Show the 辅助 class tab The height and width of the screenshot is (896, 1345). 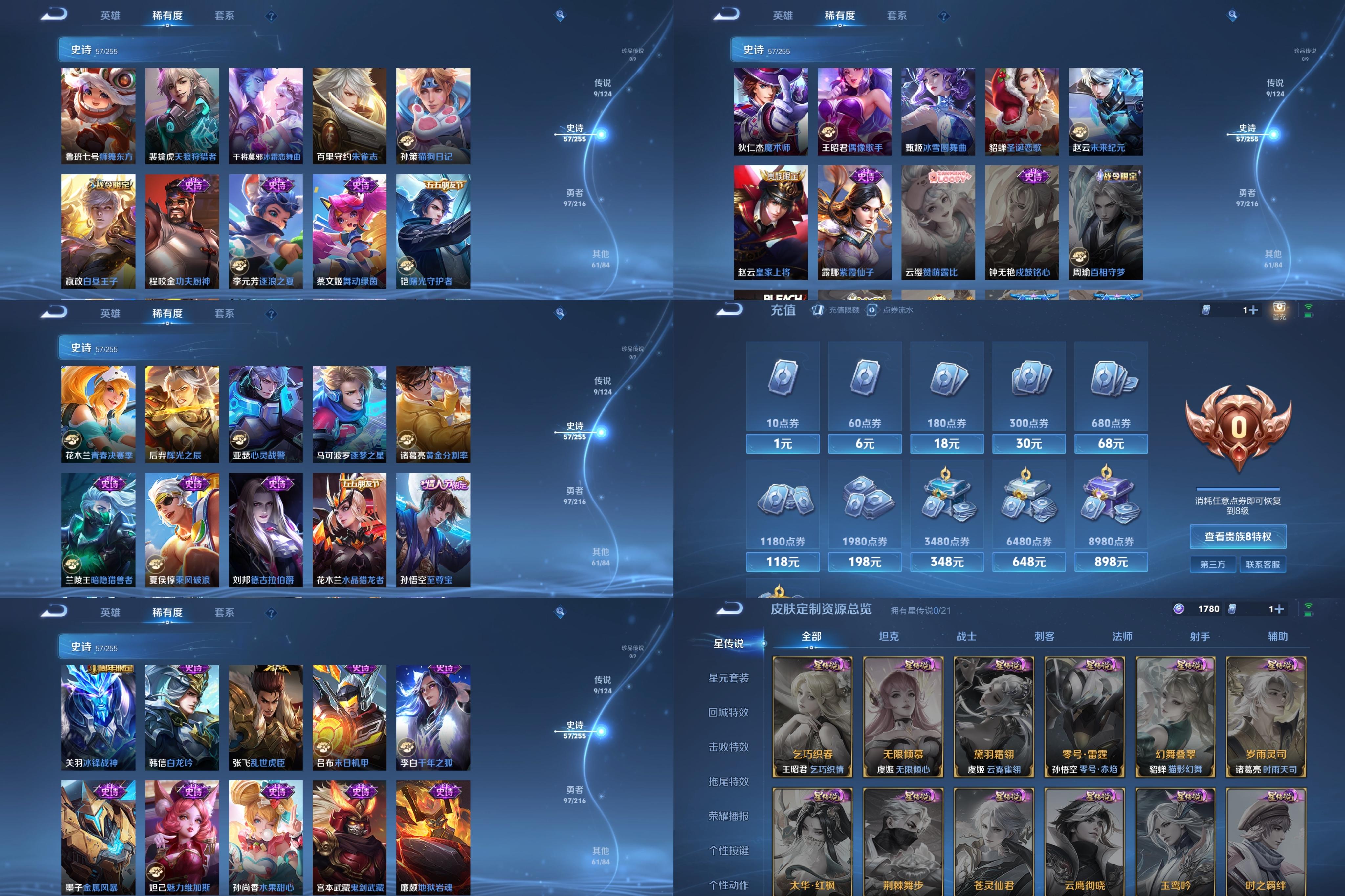pyautogui.click(x=1277, y=637)
